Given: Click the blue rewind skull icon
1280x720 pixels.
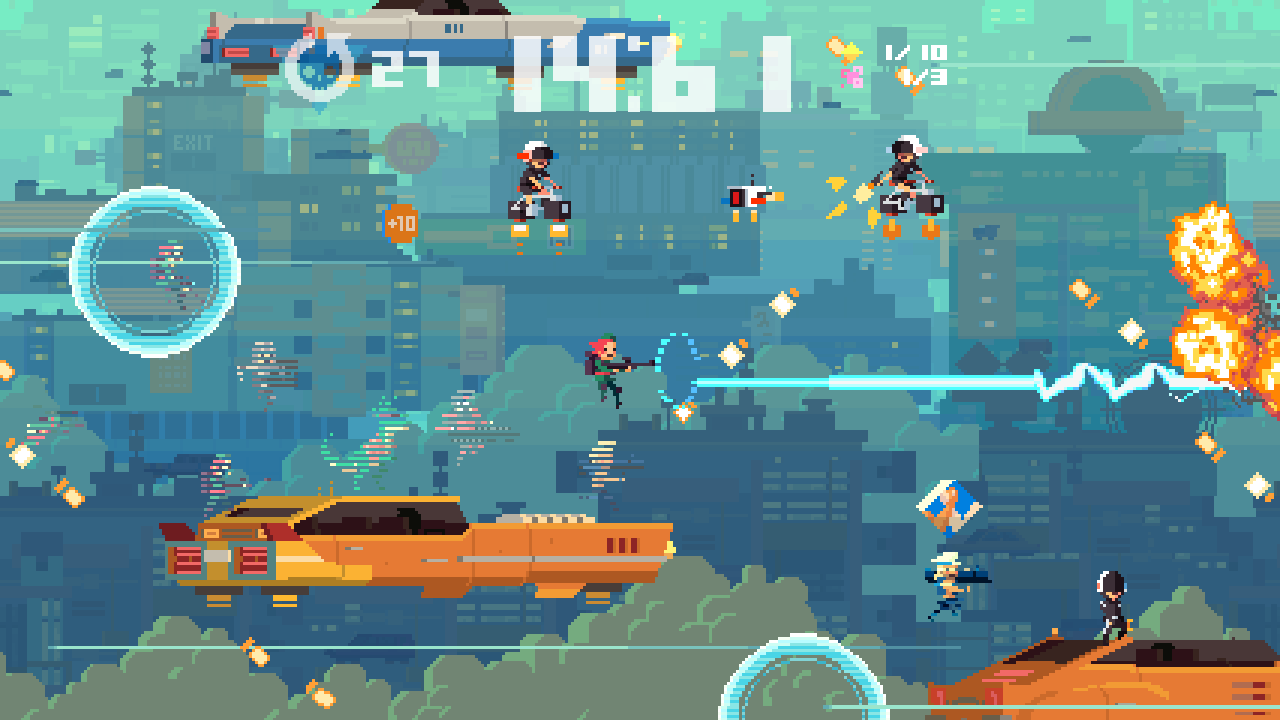Looking at the screenshot, I should pos(315,70).
